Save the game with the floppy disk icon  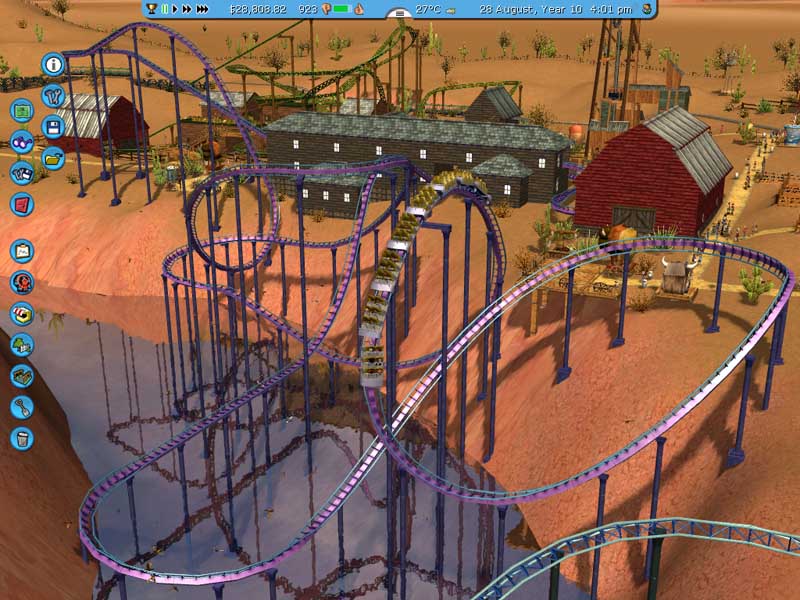(53, 127)
